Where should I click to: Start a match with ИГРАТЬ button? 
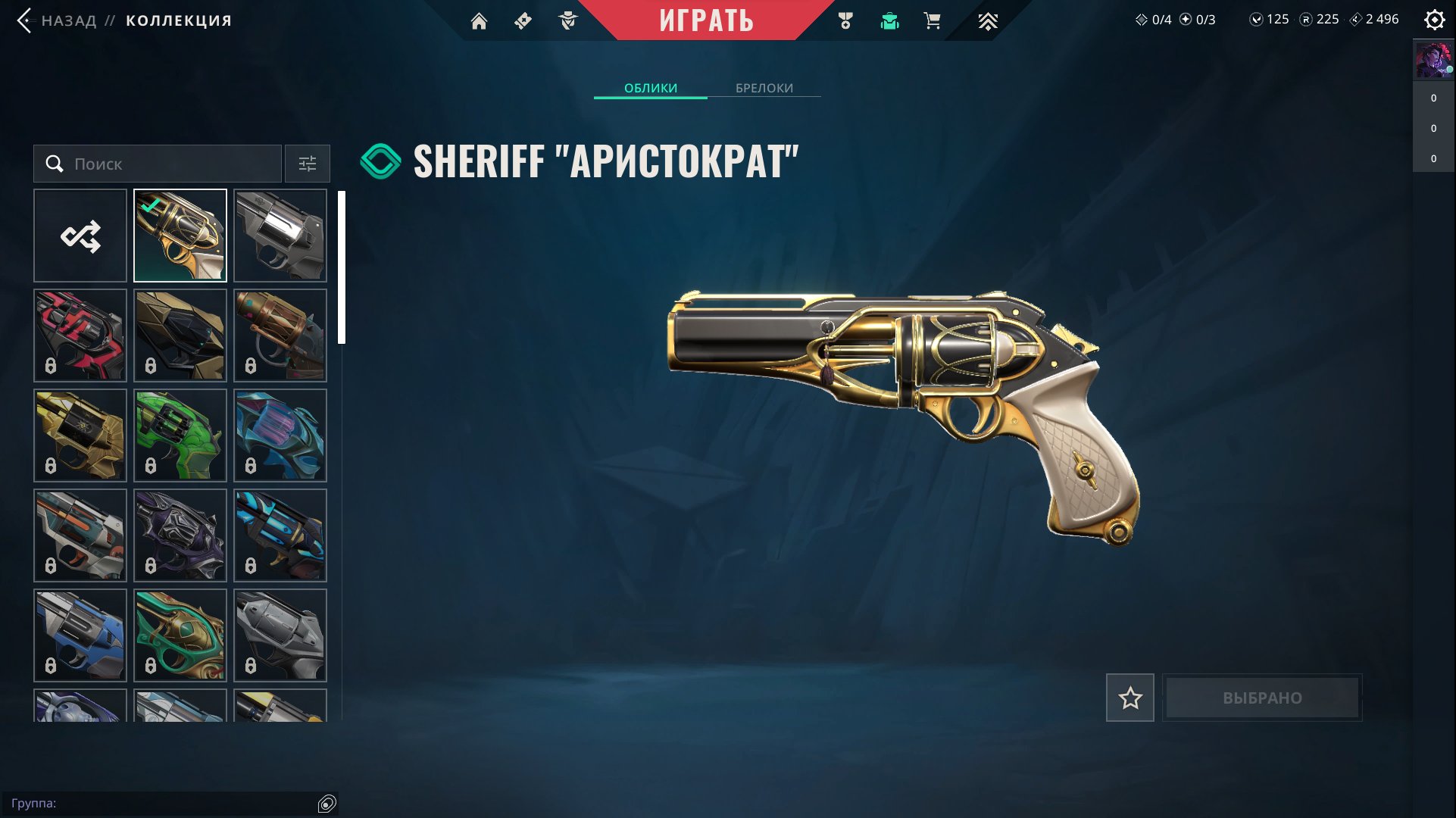(706, 20)
